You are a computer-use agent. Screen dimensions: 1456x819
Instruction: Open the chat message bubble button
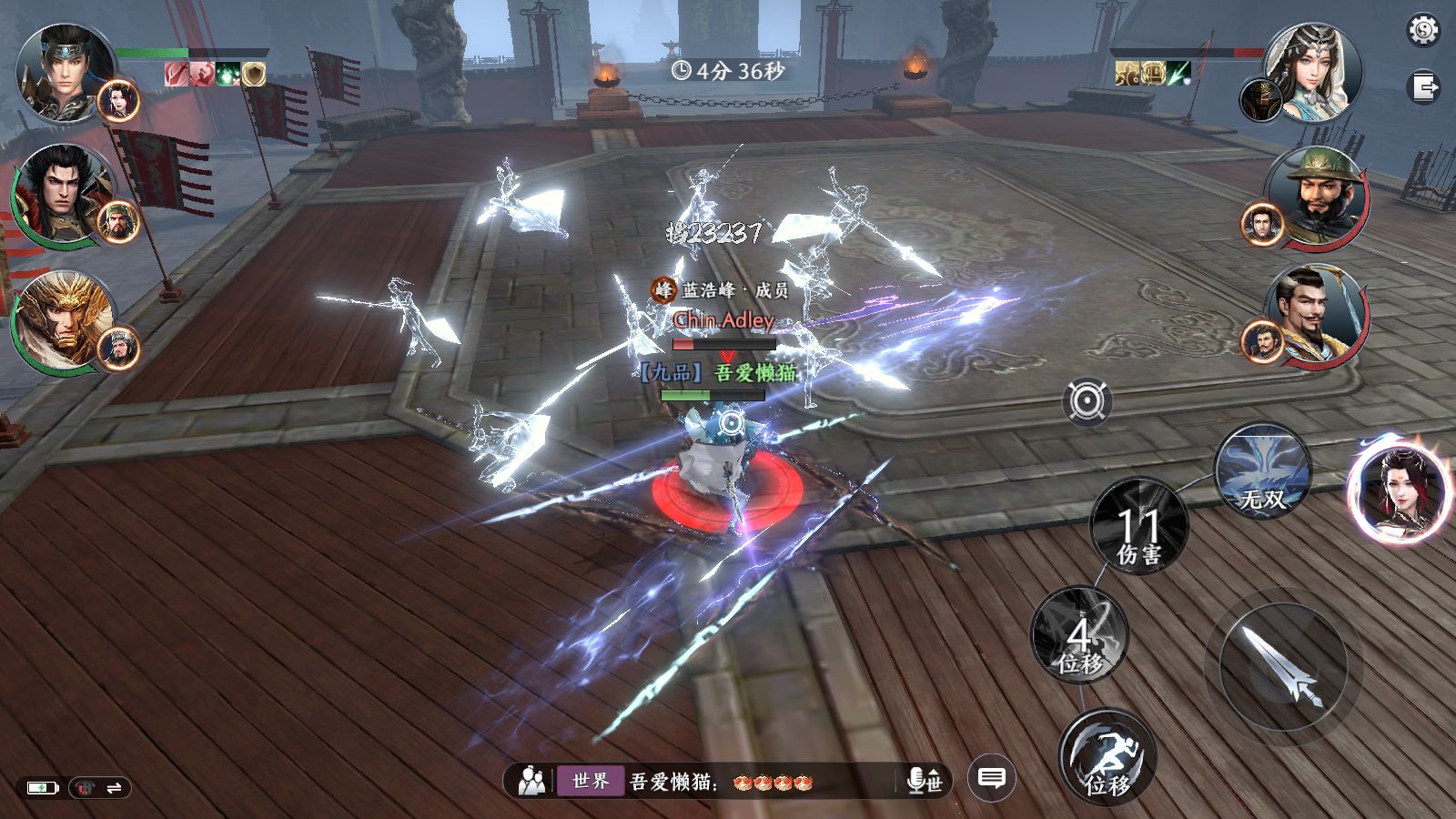pos(991,779)
